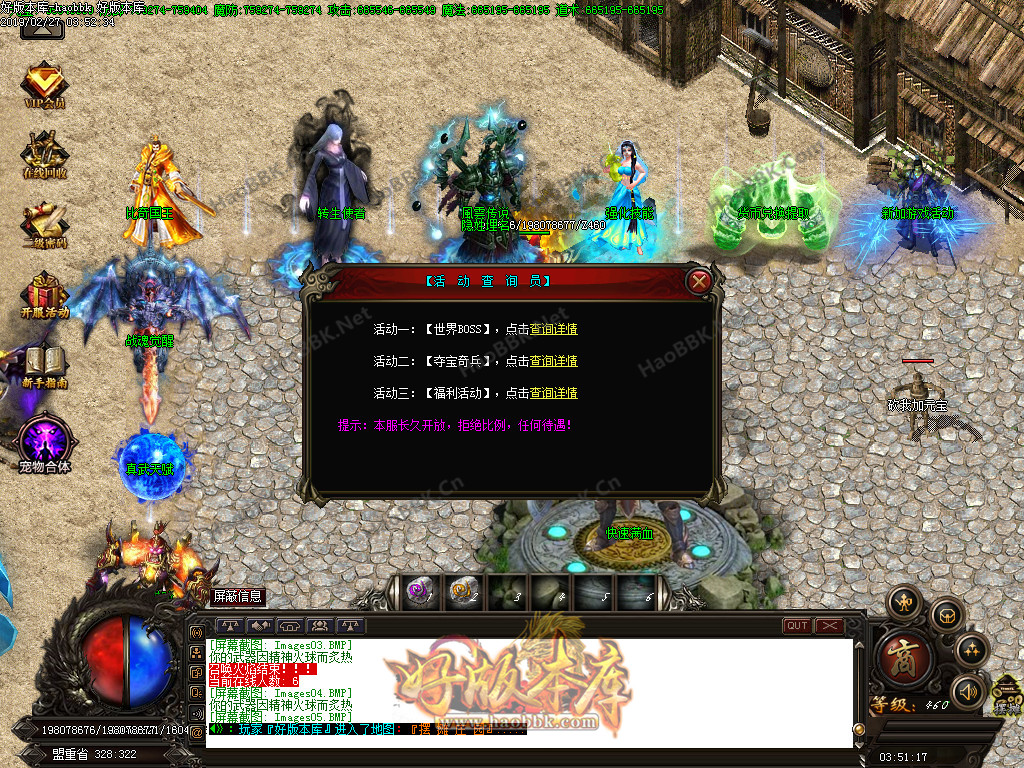Close the activity inquiry dialog
Image resolution: width=1024 pixels, height=768 pixels.
click(x=699, y=281)
